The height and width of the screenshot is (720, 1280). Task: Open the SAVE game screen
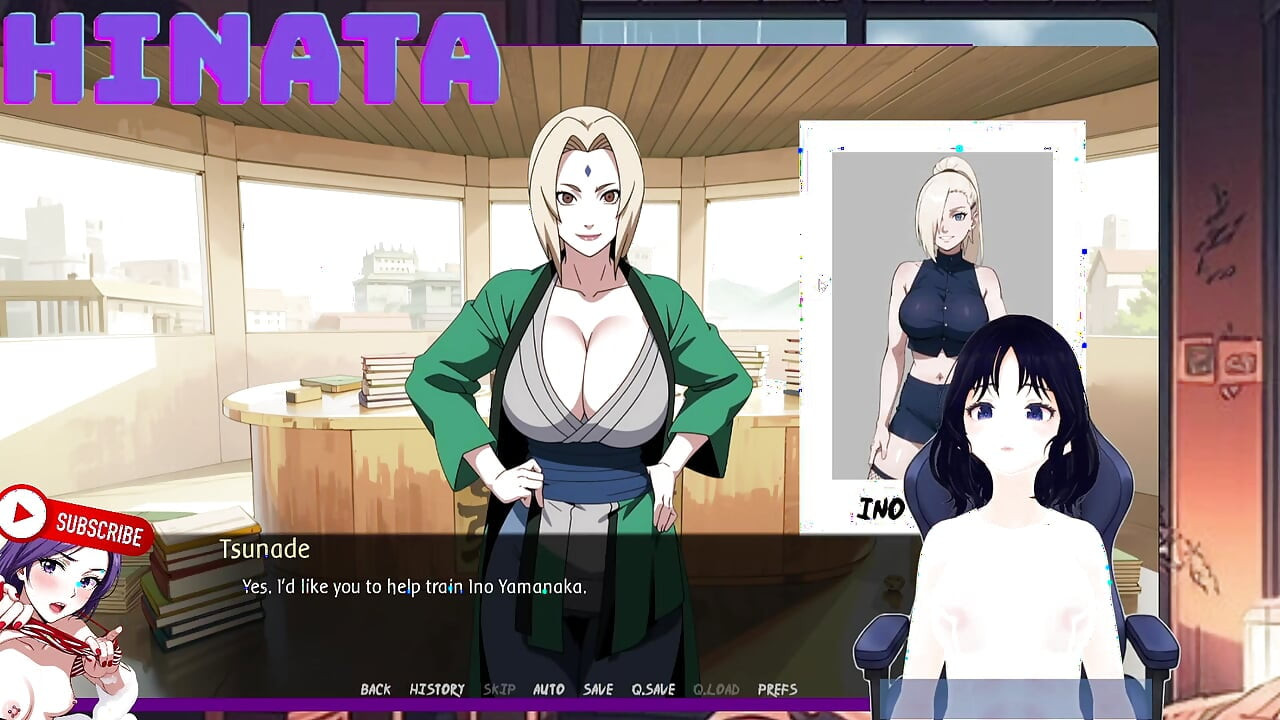pyautogui.click(x=596, y=689)
